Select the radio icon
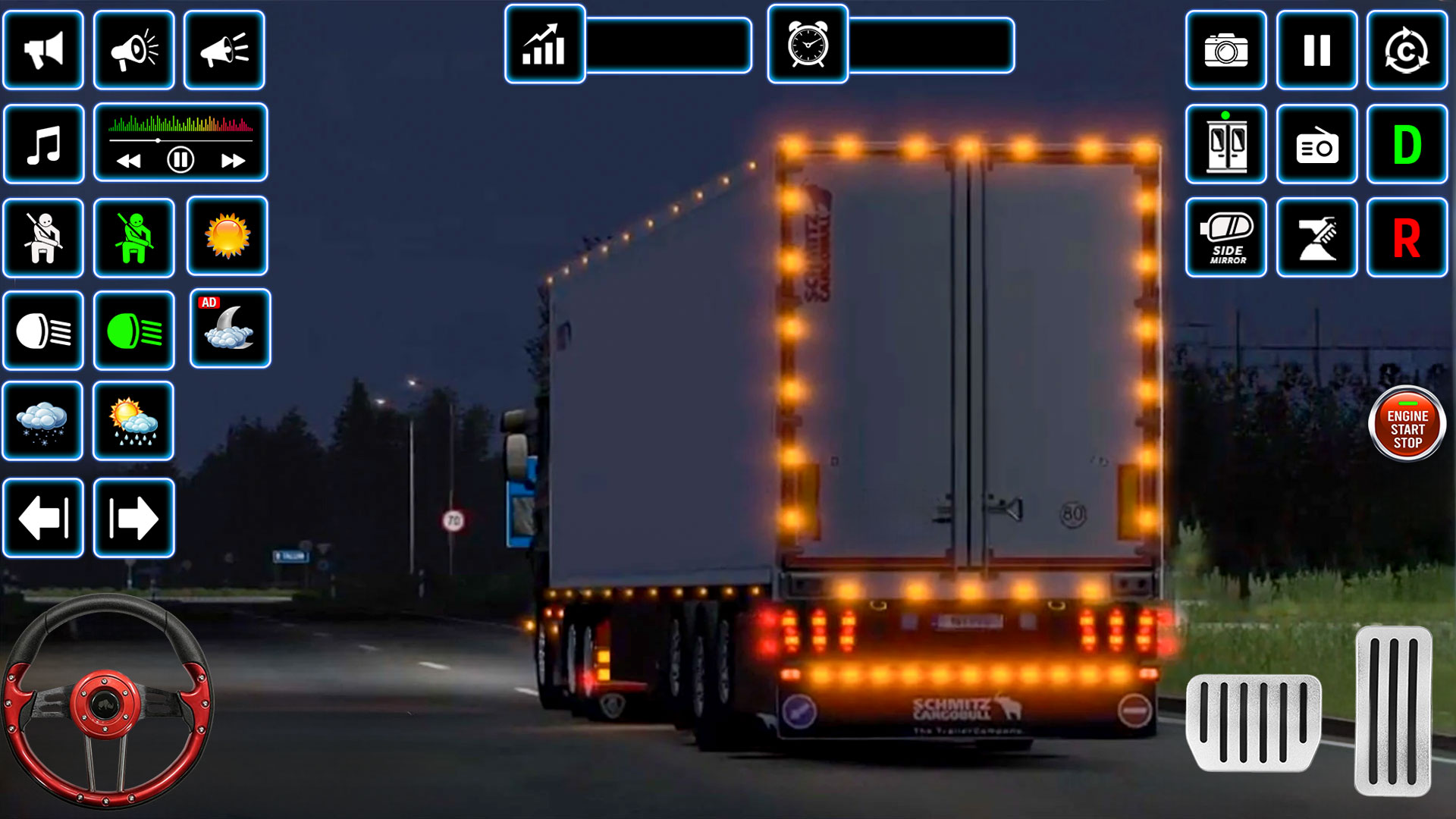1456x819 pixels. 1316,144
